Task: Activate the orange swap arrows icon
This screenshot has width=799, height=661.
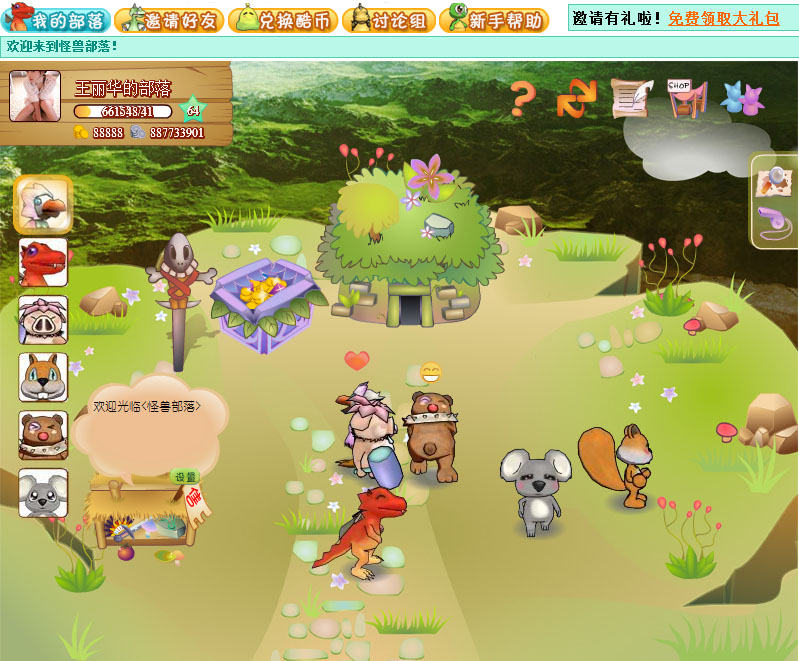Action: 576,98
